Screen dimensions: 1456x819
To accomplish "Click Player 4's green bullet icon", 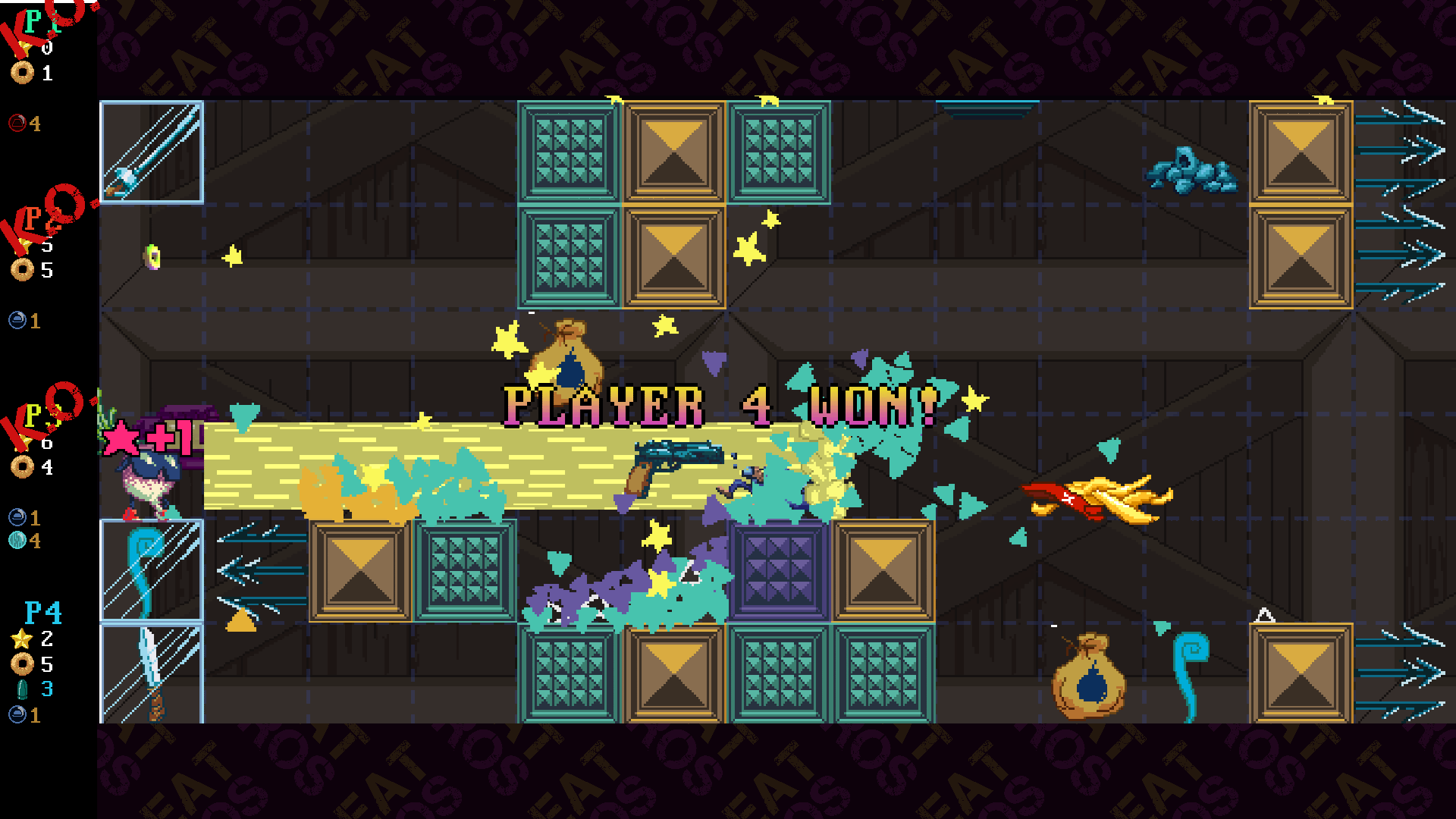I will [x=22, y=689].
